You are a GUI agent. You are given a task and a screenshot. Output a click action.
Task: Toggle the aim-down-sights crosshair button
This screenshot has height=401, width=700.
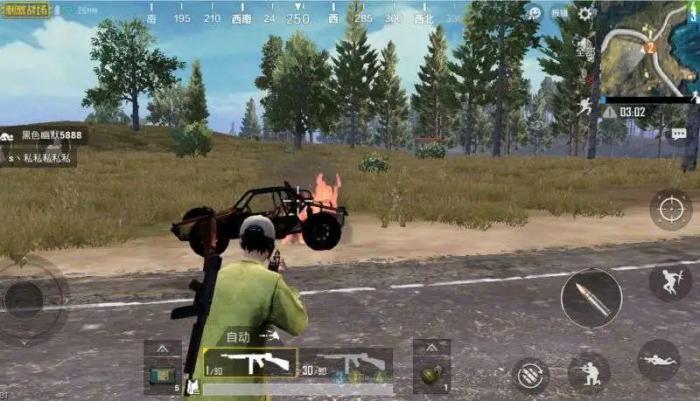(670, 209)
